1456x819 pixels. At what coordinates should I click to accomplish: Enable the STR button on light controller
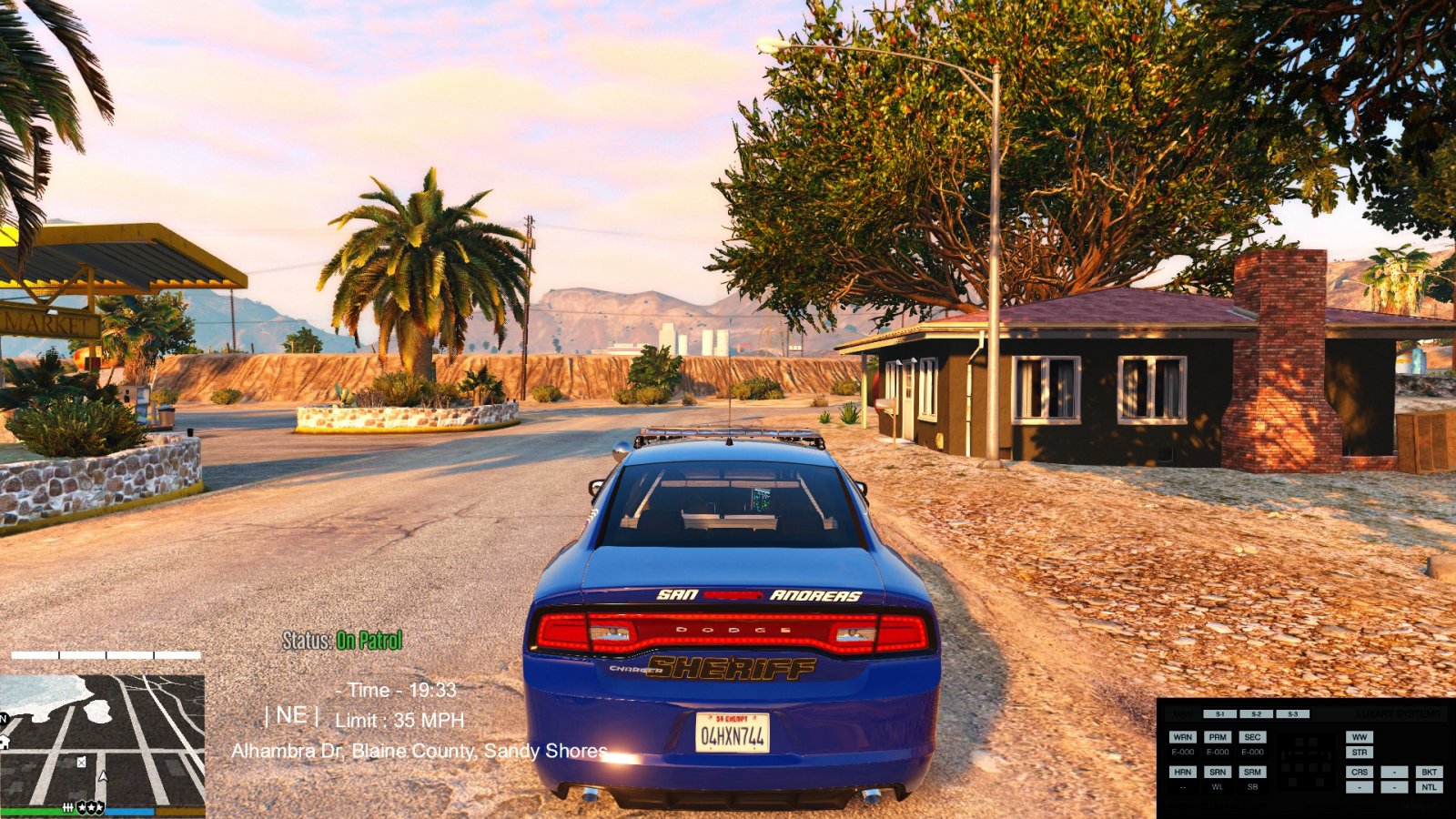tap(1360, 753)
